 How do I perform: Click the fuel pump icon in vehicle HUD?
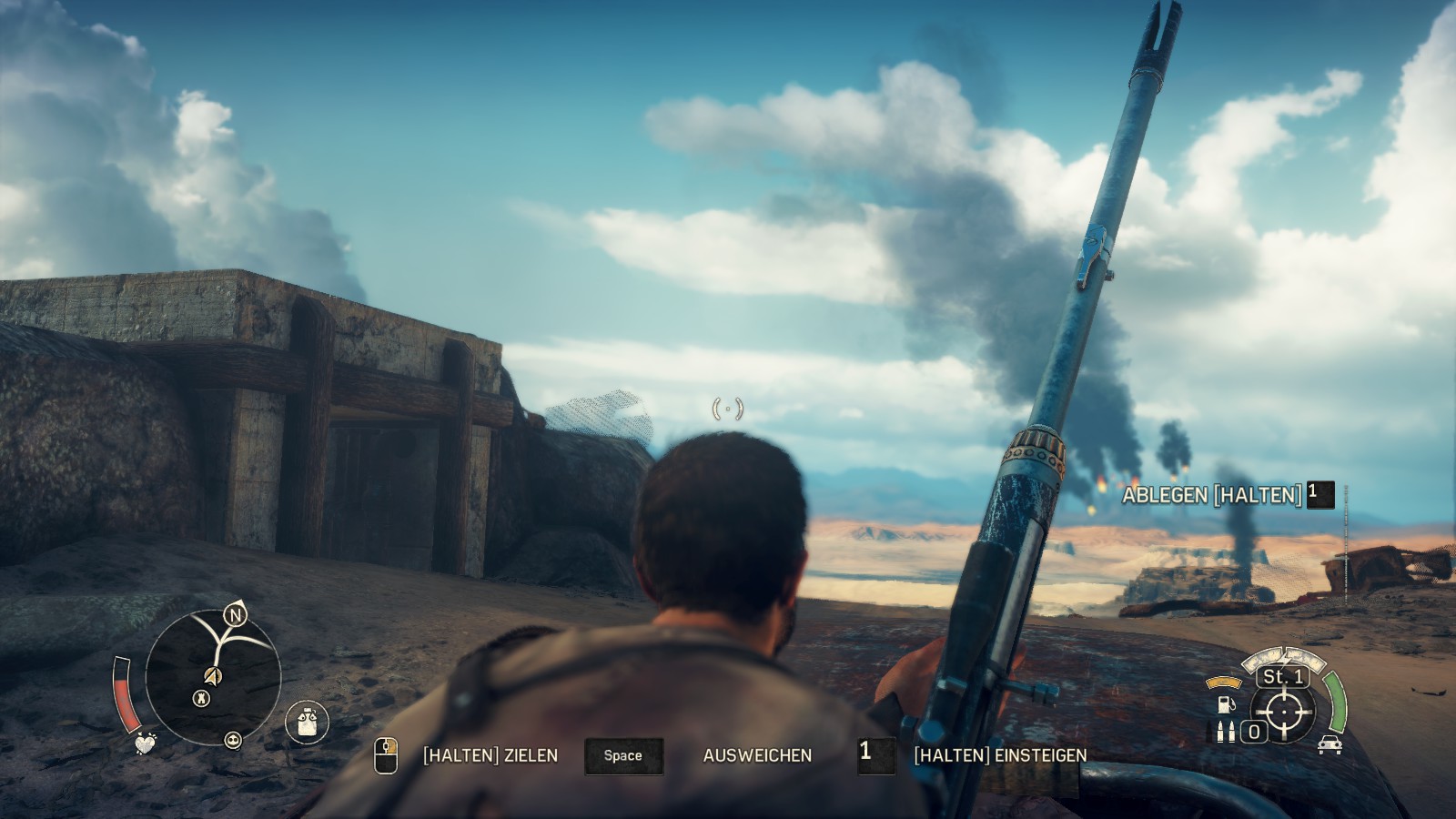click(x=1226, y=705)
